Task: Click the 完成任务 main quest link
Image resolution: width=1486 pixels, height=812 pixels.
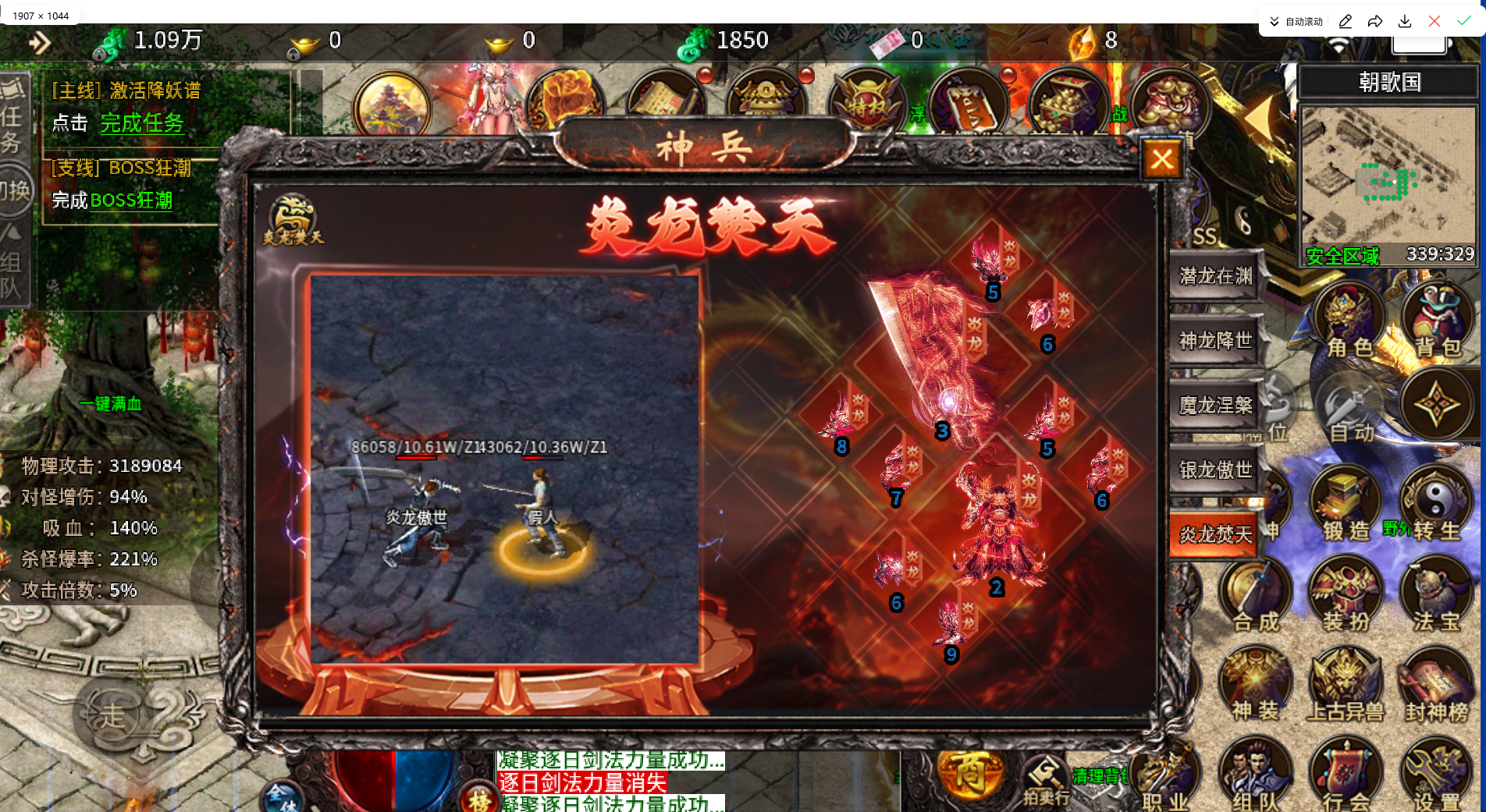Action: [x=142, y=123]
